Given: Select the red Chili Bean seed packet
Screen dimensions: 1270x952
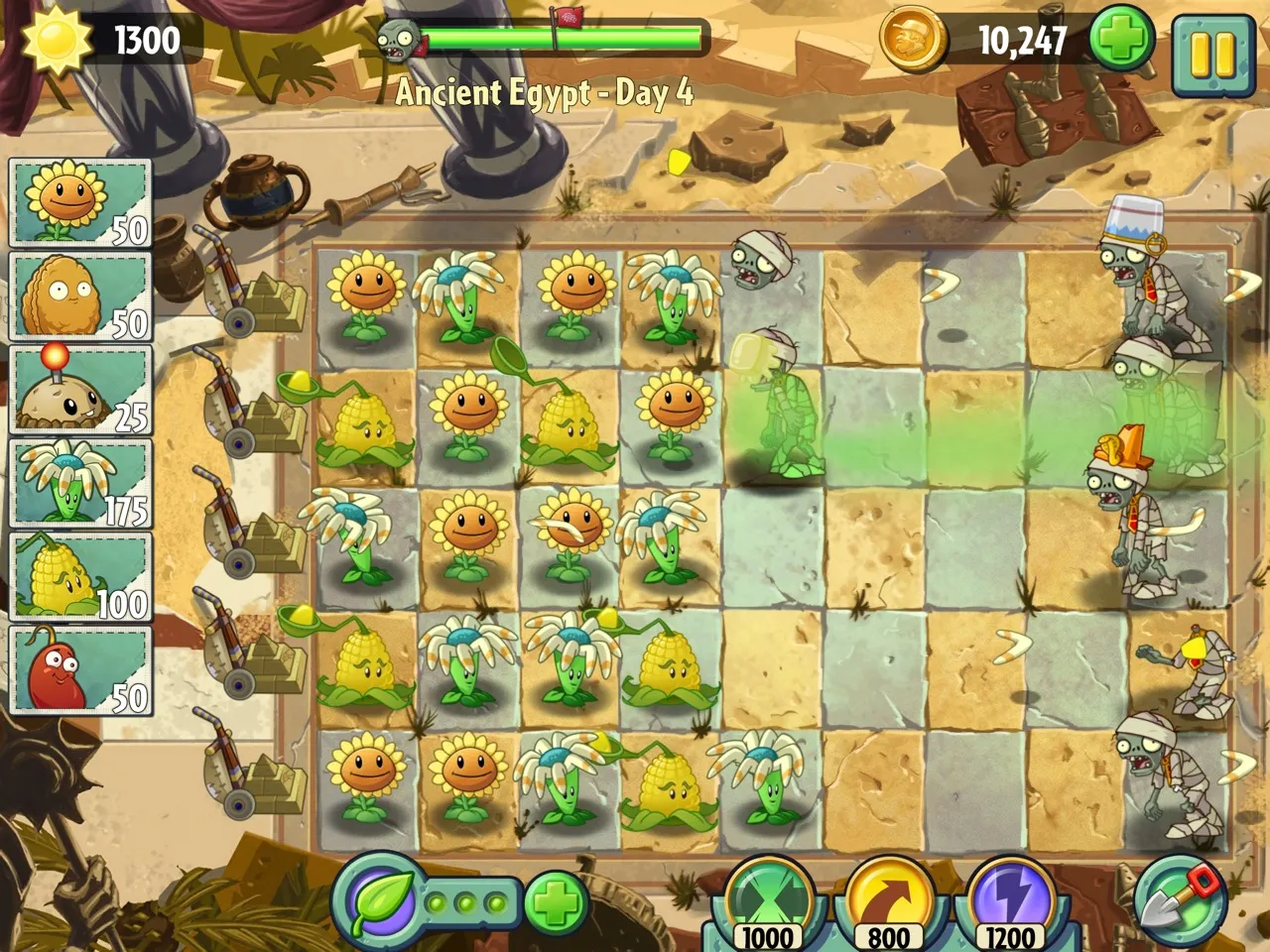Looking at the screenshot, I should coord(79,669).
